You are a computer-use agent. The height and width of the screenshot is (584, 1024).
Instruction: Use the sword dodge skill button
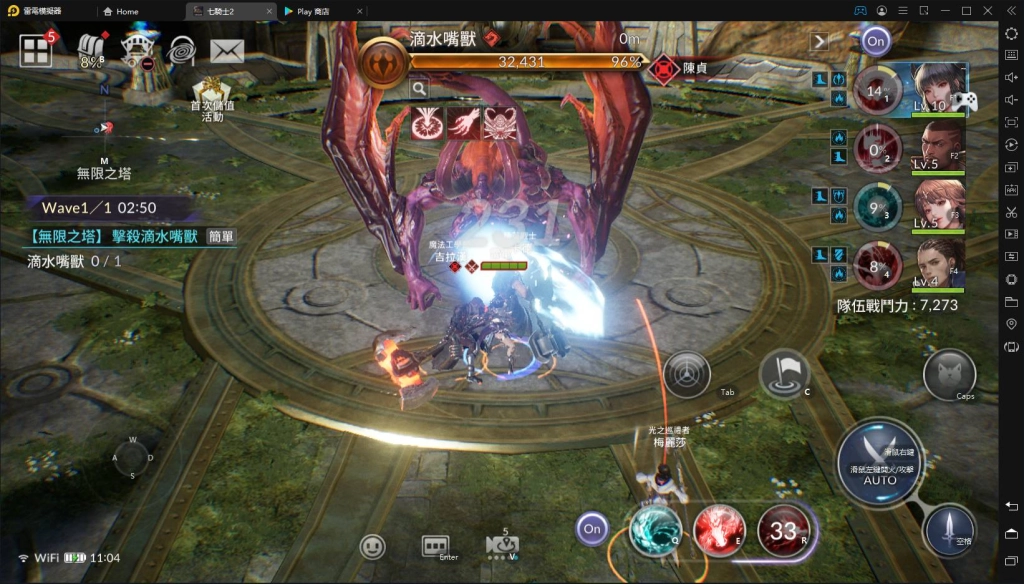949,530
